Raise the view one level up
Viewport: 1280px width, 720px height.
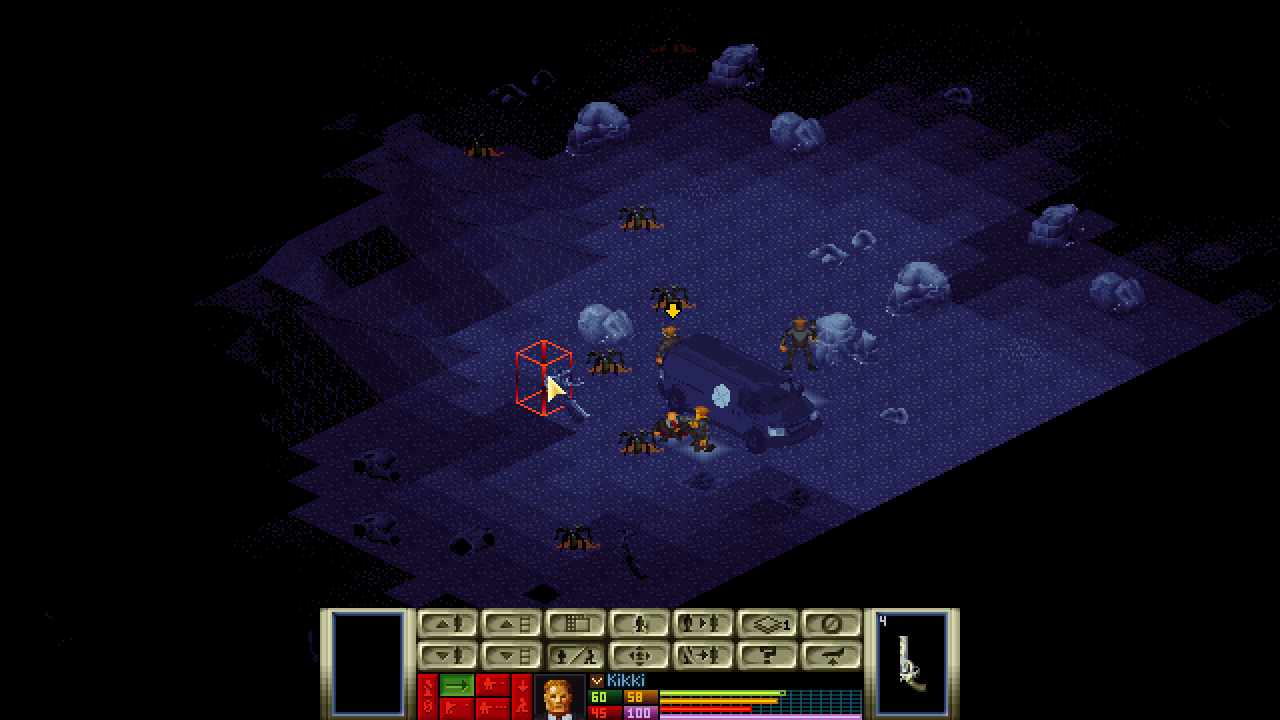tap(511, 624)
